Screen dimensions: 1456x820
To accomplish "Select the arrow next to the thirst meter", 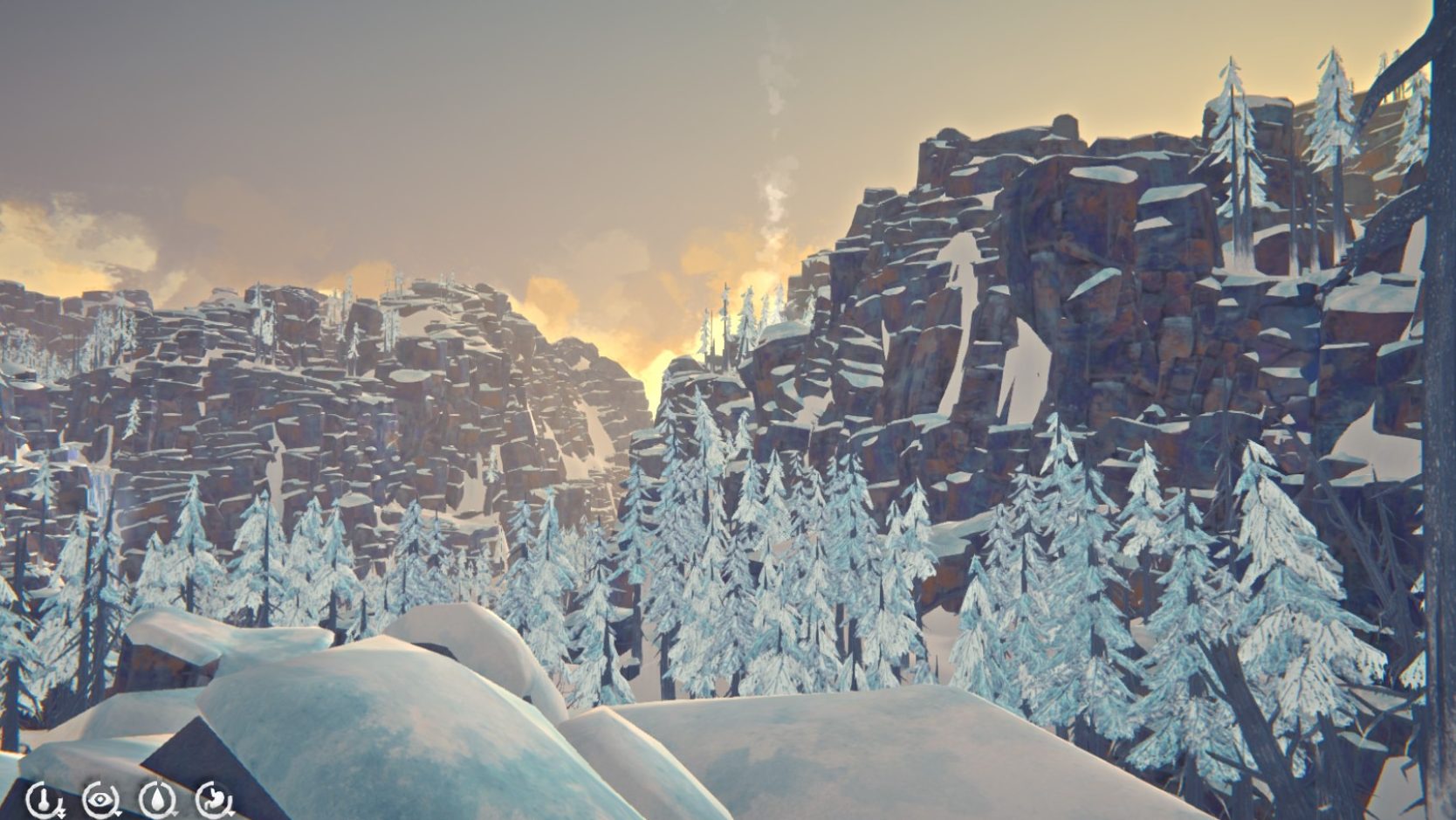I will [175, 812].
